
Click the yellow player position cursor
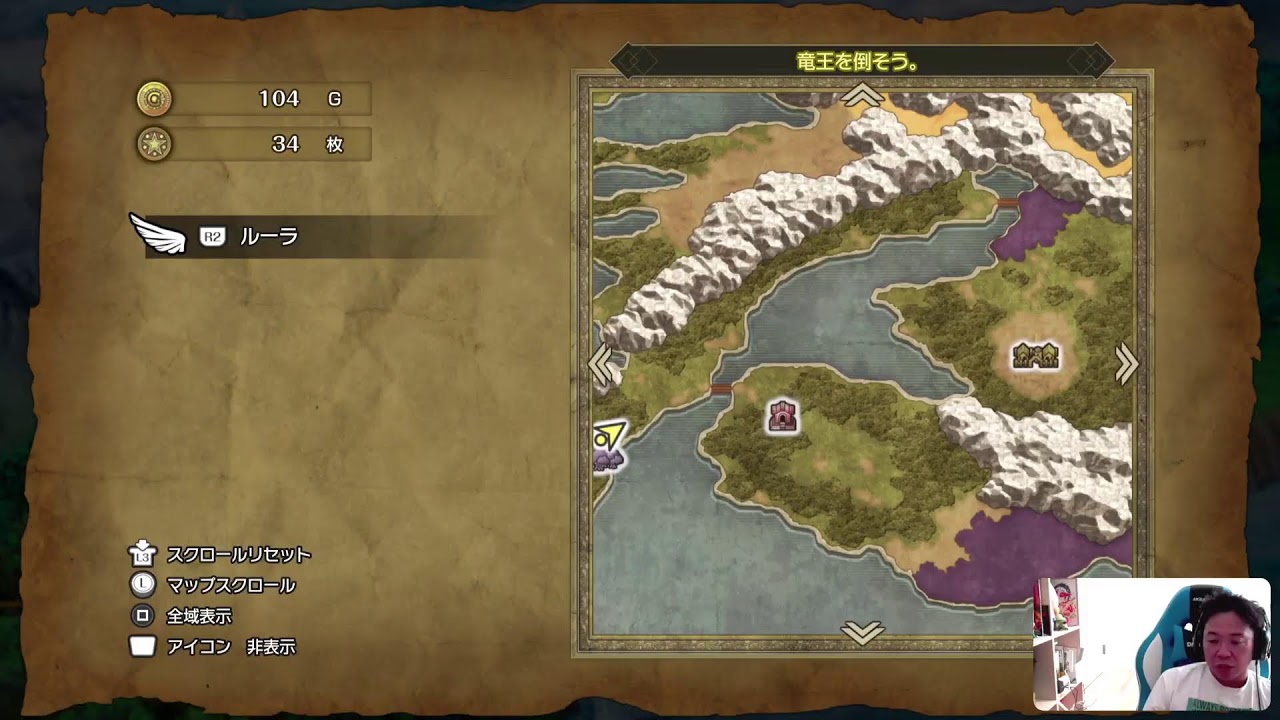click(x=607, y=437)
